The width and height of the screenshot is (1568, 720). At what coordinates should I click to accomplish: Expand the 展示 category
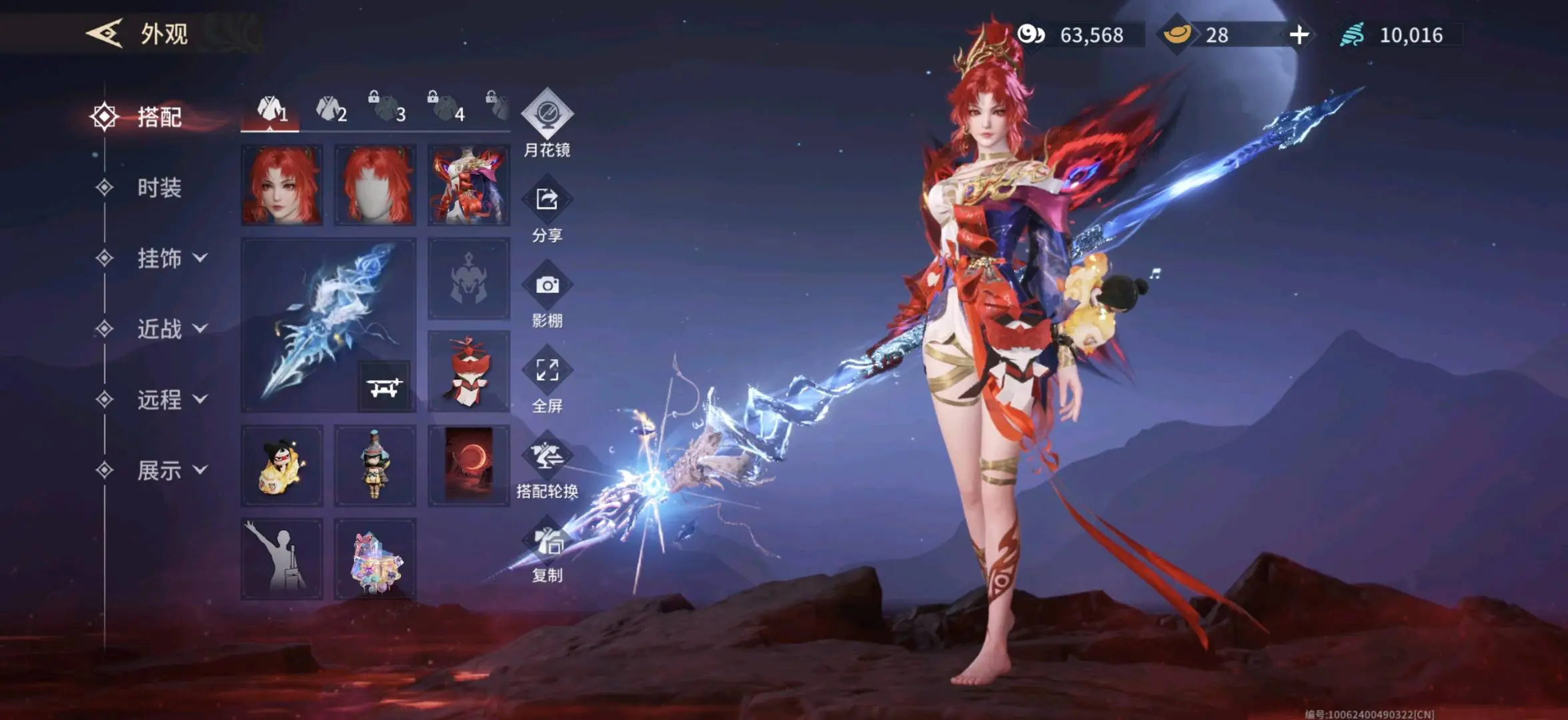coord(171,471)
